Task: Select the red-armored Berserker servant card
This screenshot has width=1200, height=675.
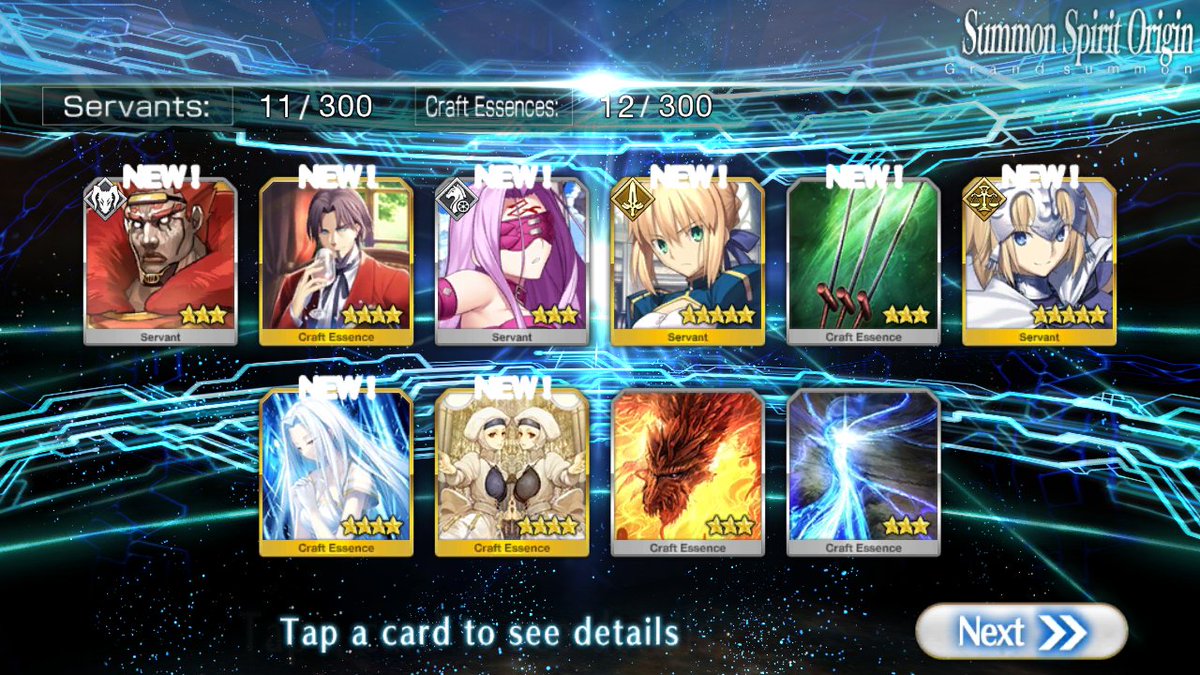Action: click(x=160, y=260)
